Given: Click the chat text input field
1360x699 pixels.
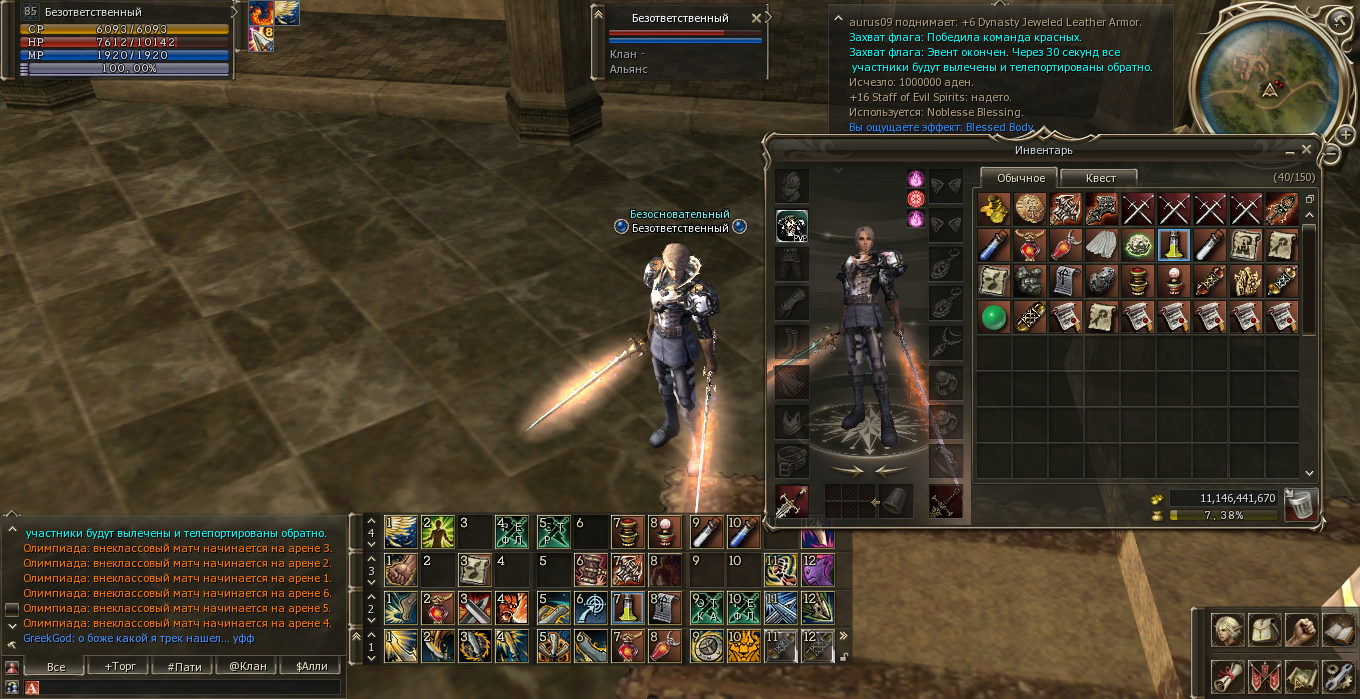Looking at the screenshot, I should tap(190, 687).
